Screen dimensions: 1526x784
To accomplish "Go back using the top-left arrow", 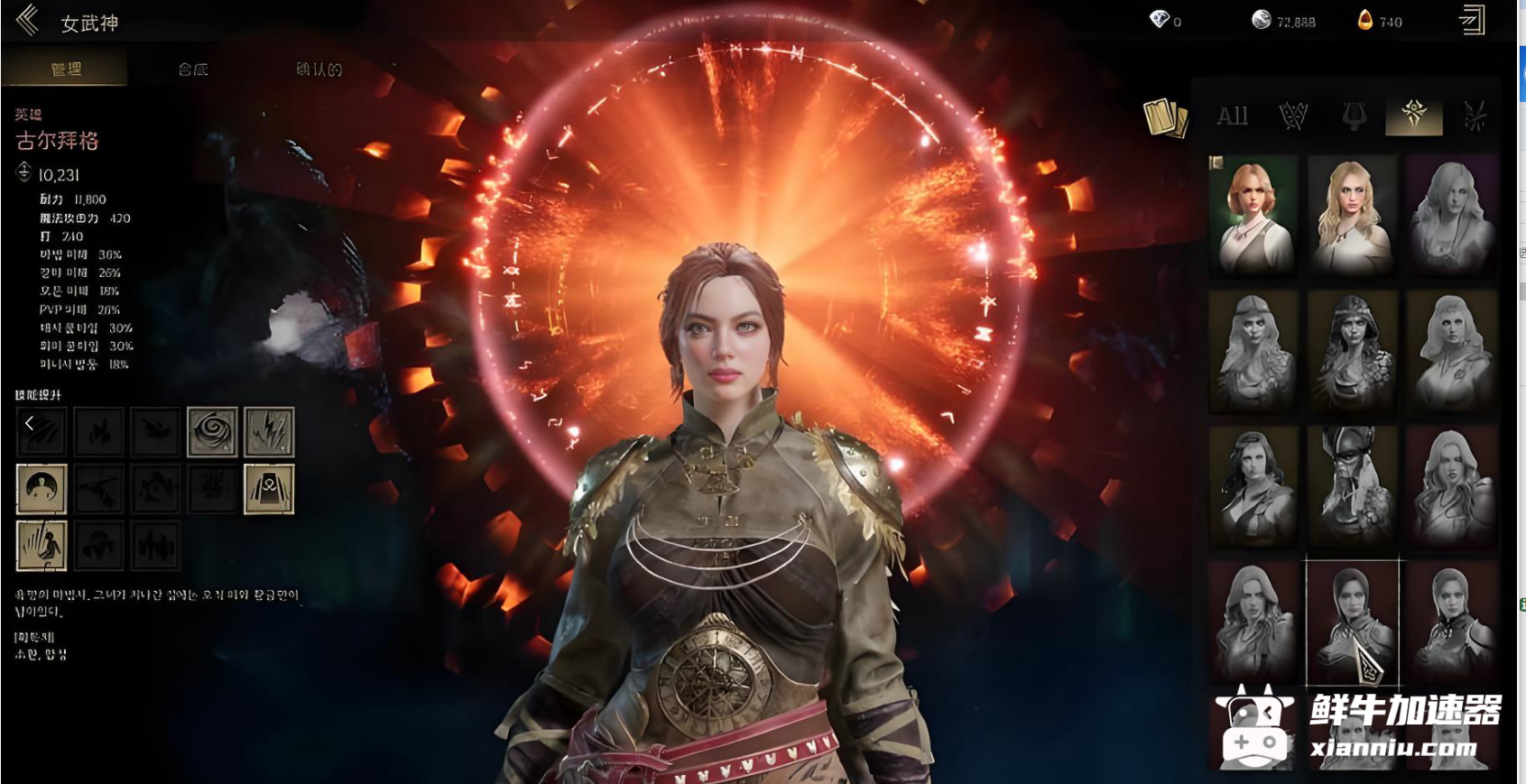I will [x=27, y=20].
